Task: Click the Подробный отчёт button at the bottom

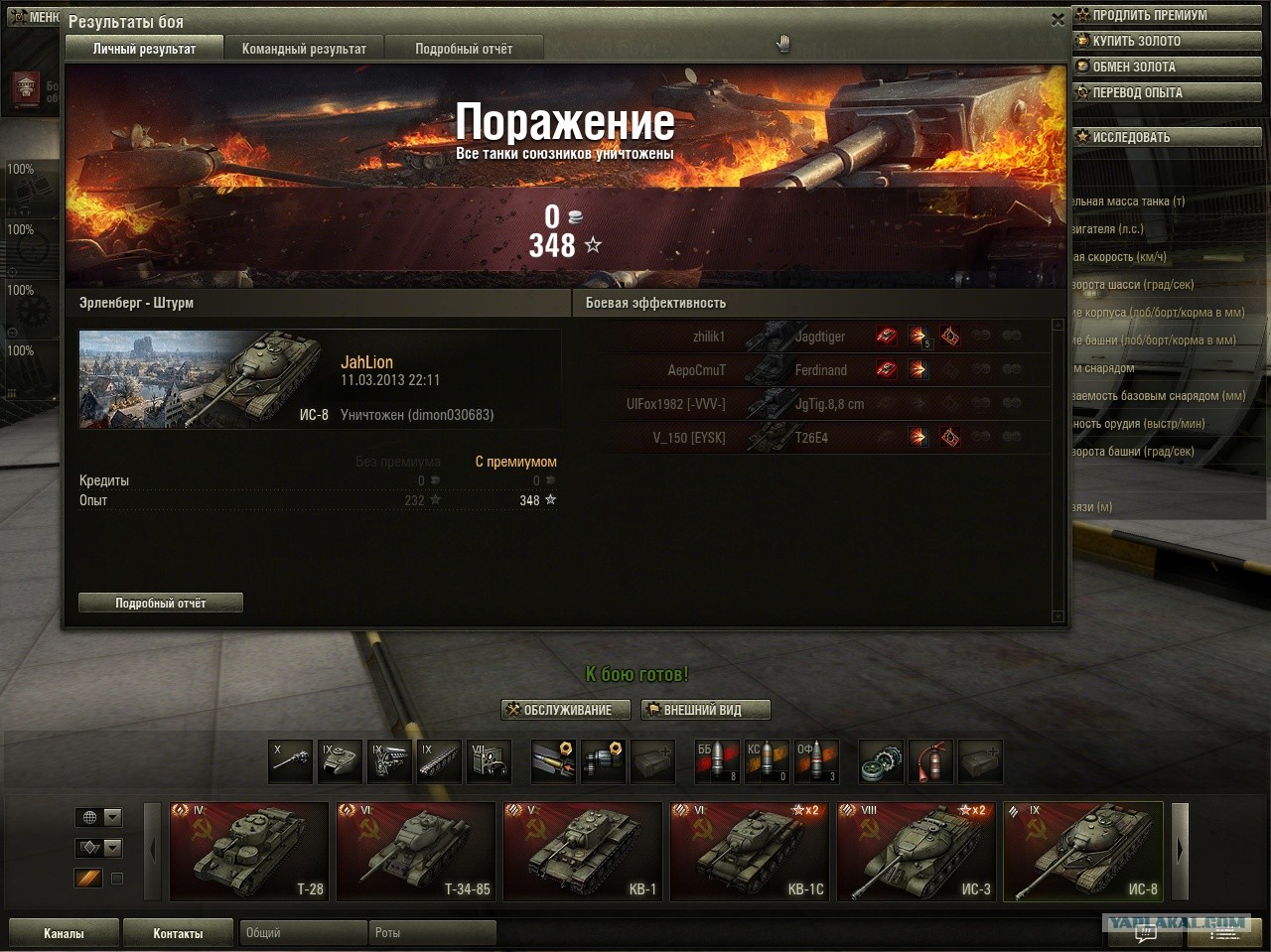Action: coord(161,603)
